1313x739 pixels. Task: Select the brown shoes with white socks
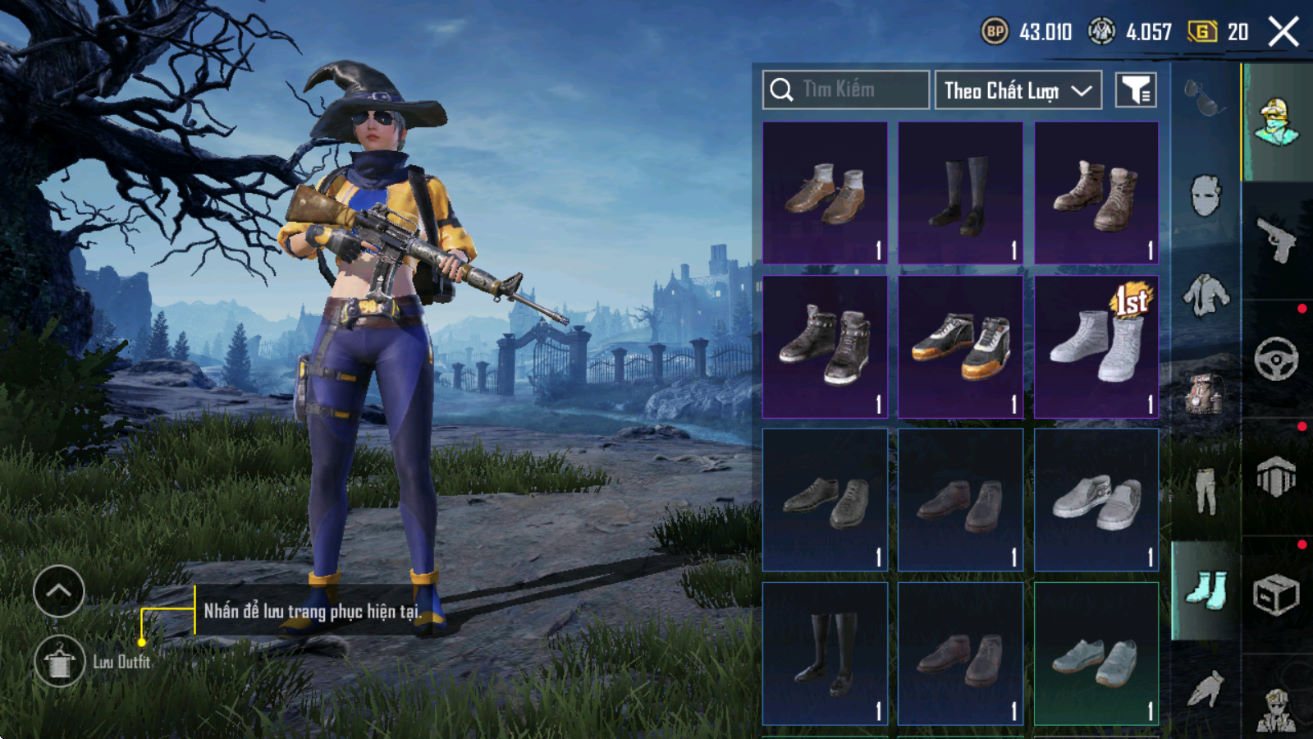825,192
